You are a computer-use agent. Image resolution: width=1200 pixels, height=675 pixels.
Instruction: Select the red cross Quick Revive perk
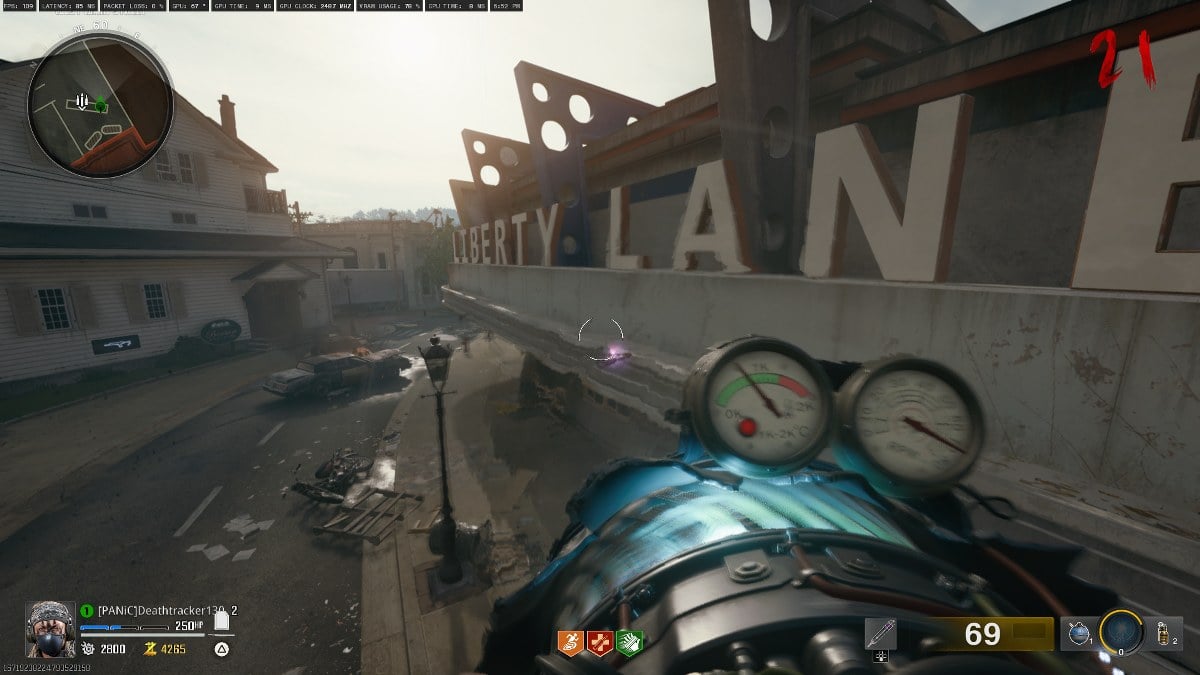point(600,642)
